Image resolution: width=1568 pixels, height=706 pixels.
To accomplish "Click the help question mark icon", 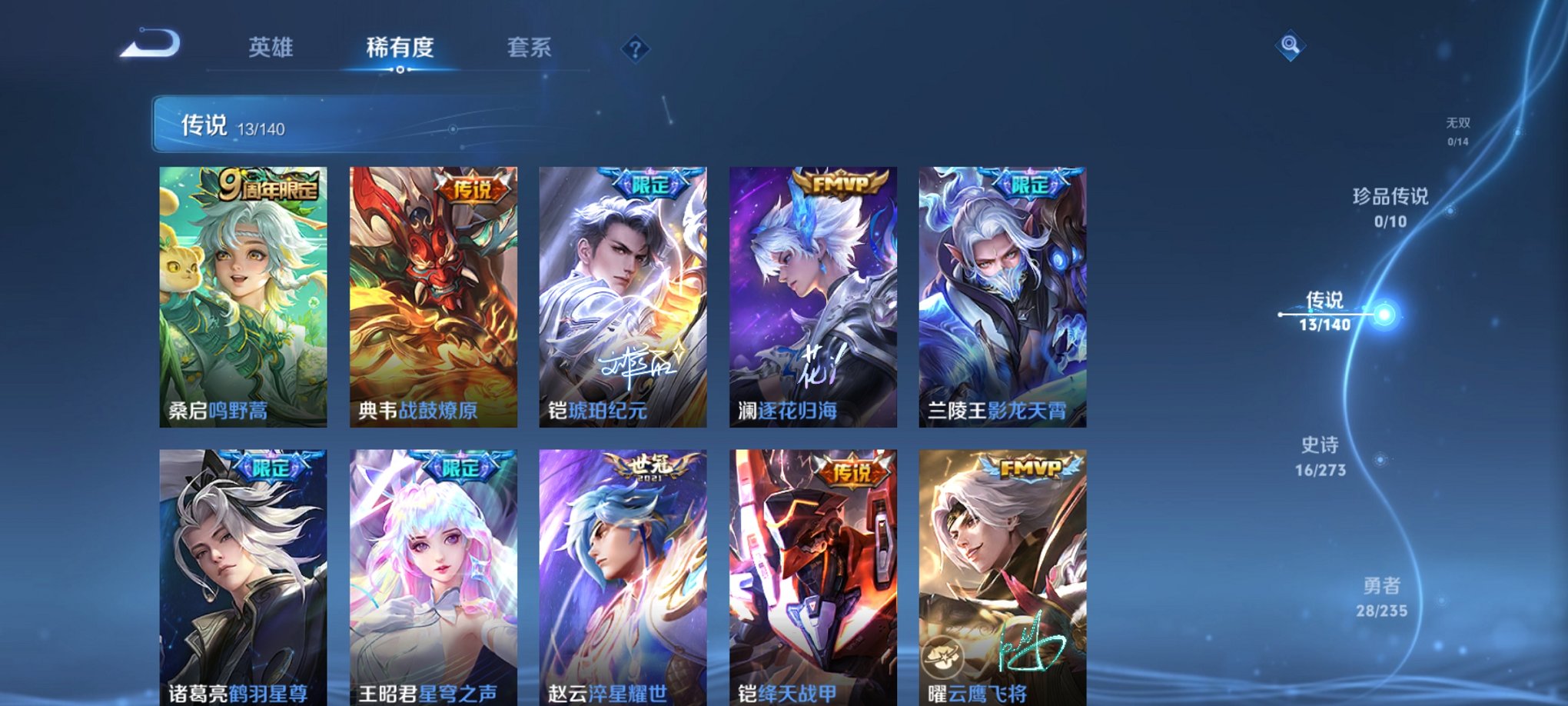I will (635, 50).
